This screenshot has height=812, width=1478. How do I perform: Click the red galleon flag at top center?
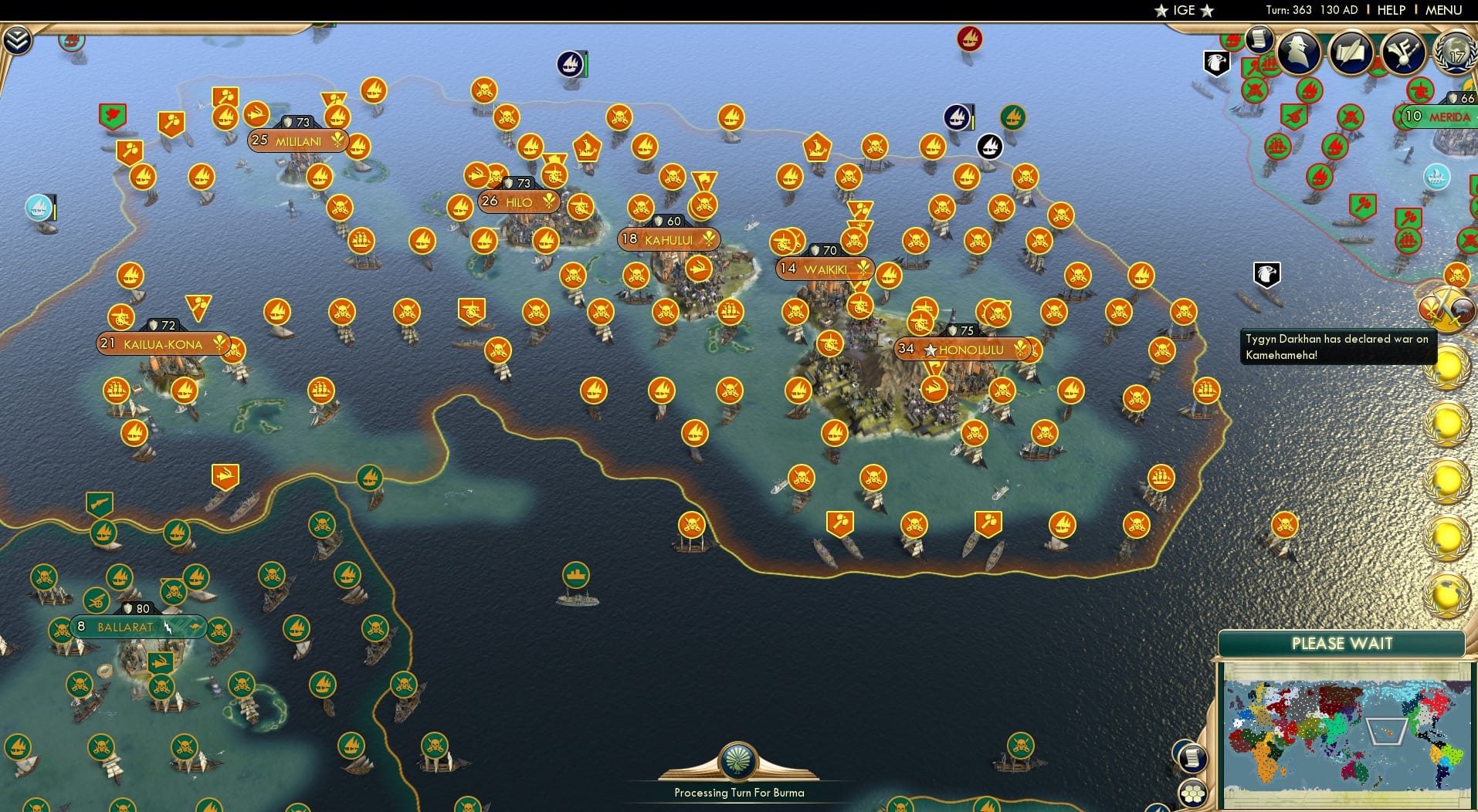968,40
